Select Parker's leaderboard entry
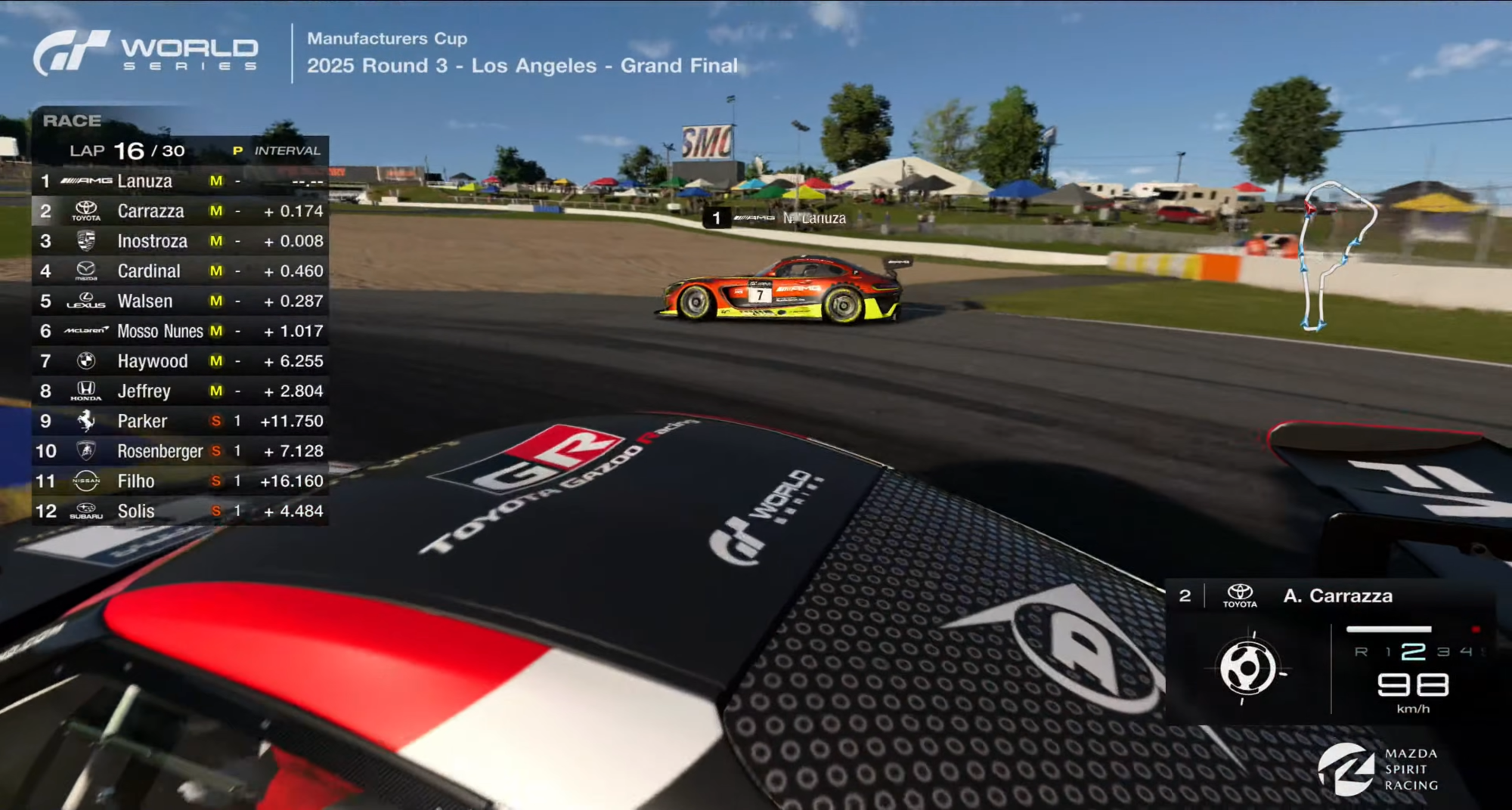This screenshot has height=810, width=1512. click(180, 421)
